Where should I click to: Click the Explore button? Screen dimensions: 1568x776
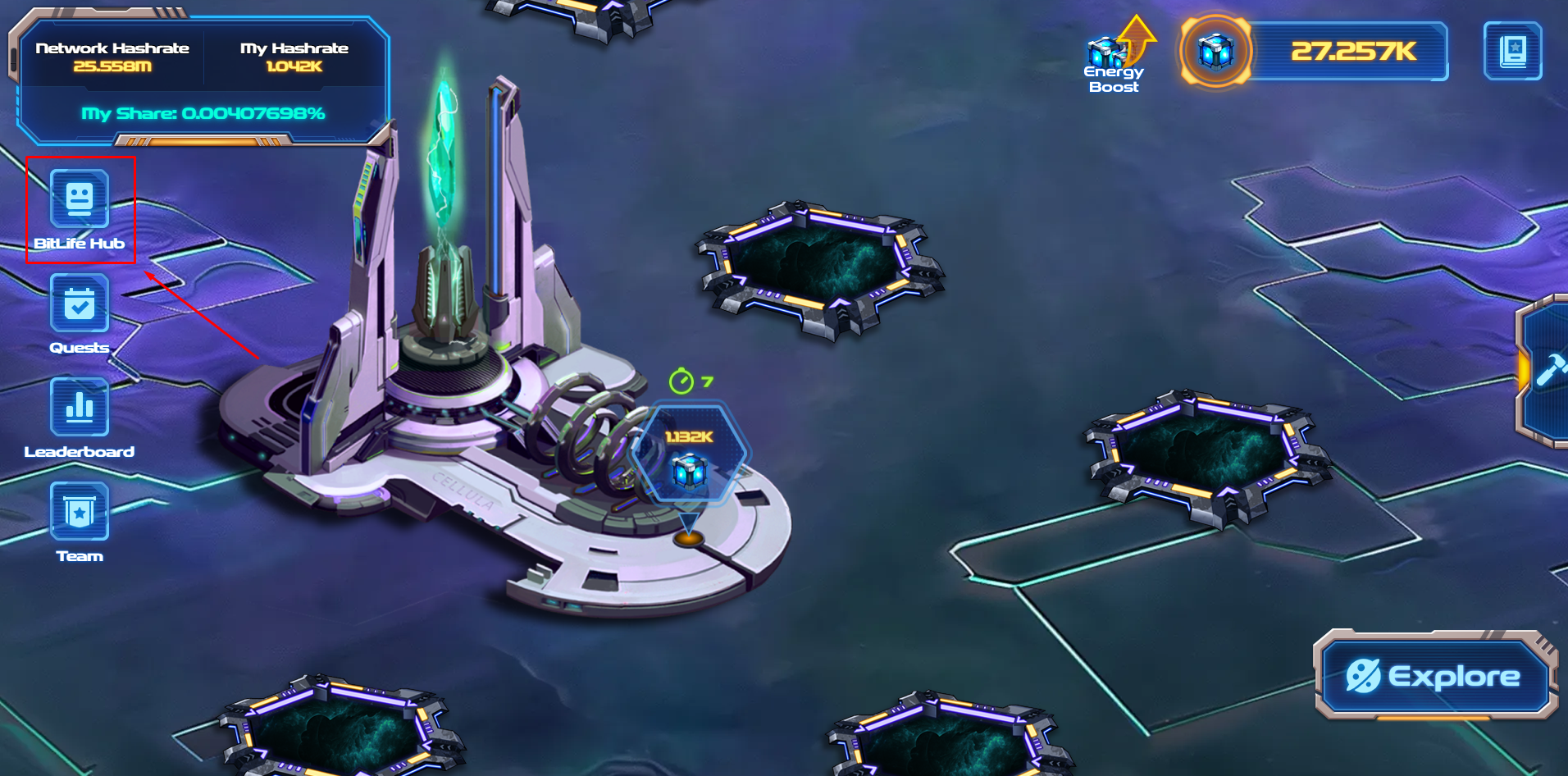[x=1434, y=676]
